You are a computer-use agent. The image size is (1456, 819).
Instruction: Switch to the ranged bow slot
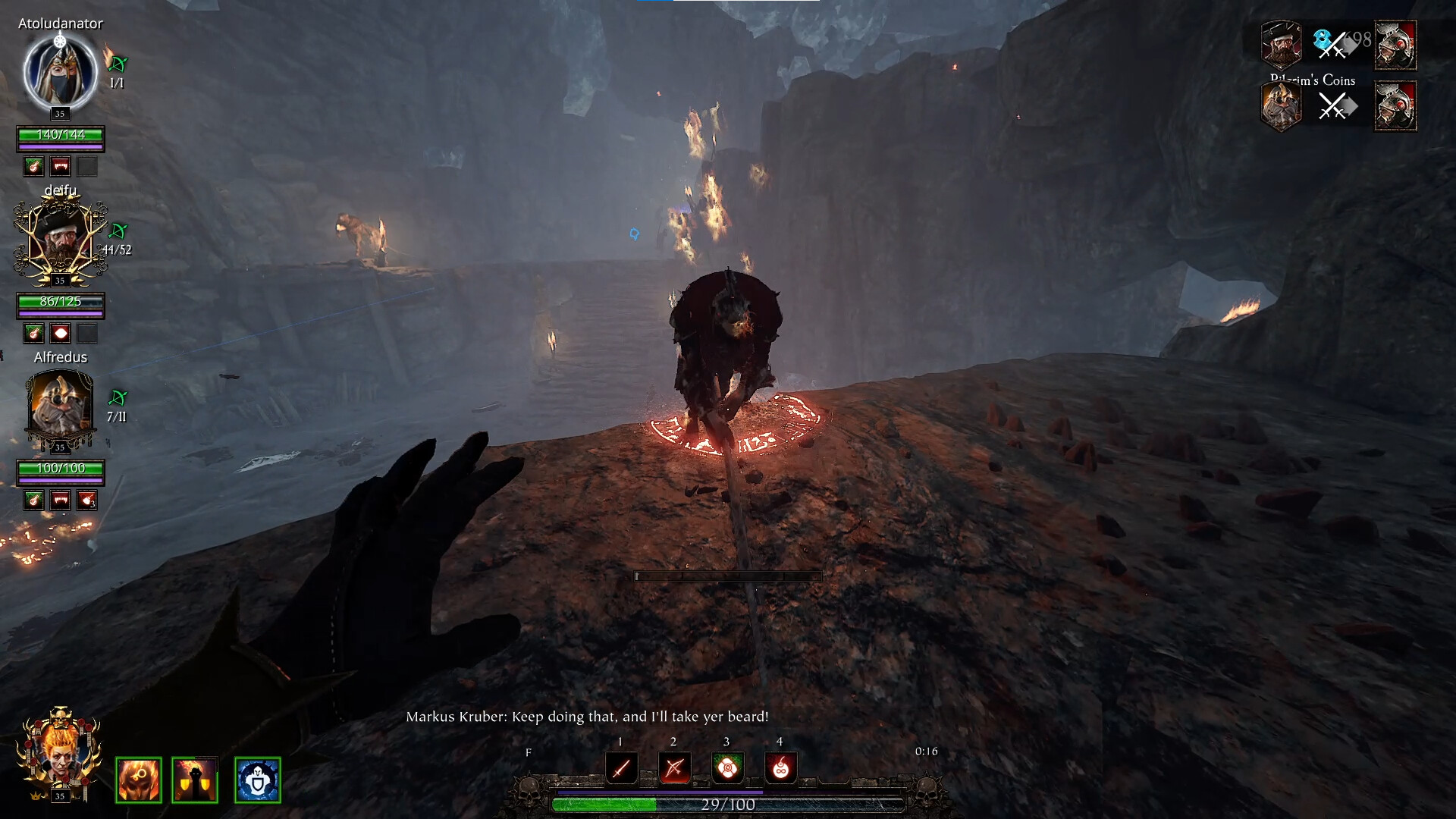tap(674, 768)
